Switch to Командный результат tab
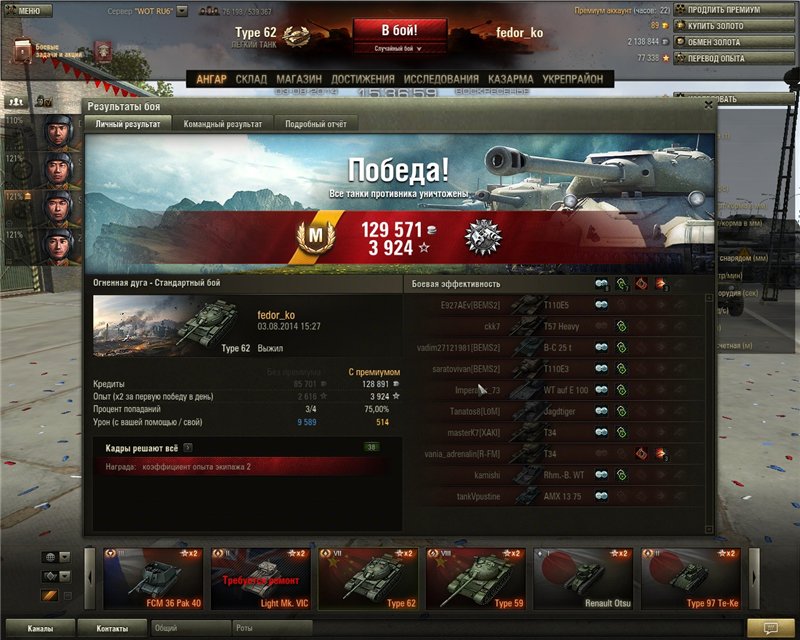Screen dimensions: 800x640 222,124
